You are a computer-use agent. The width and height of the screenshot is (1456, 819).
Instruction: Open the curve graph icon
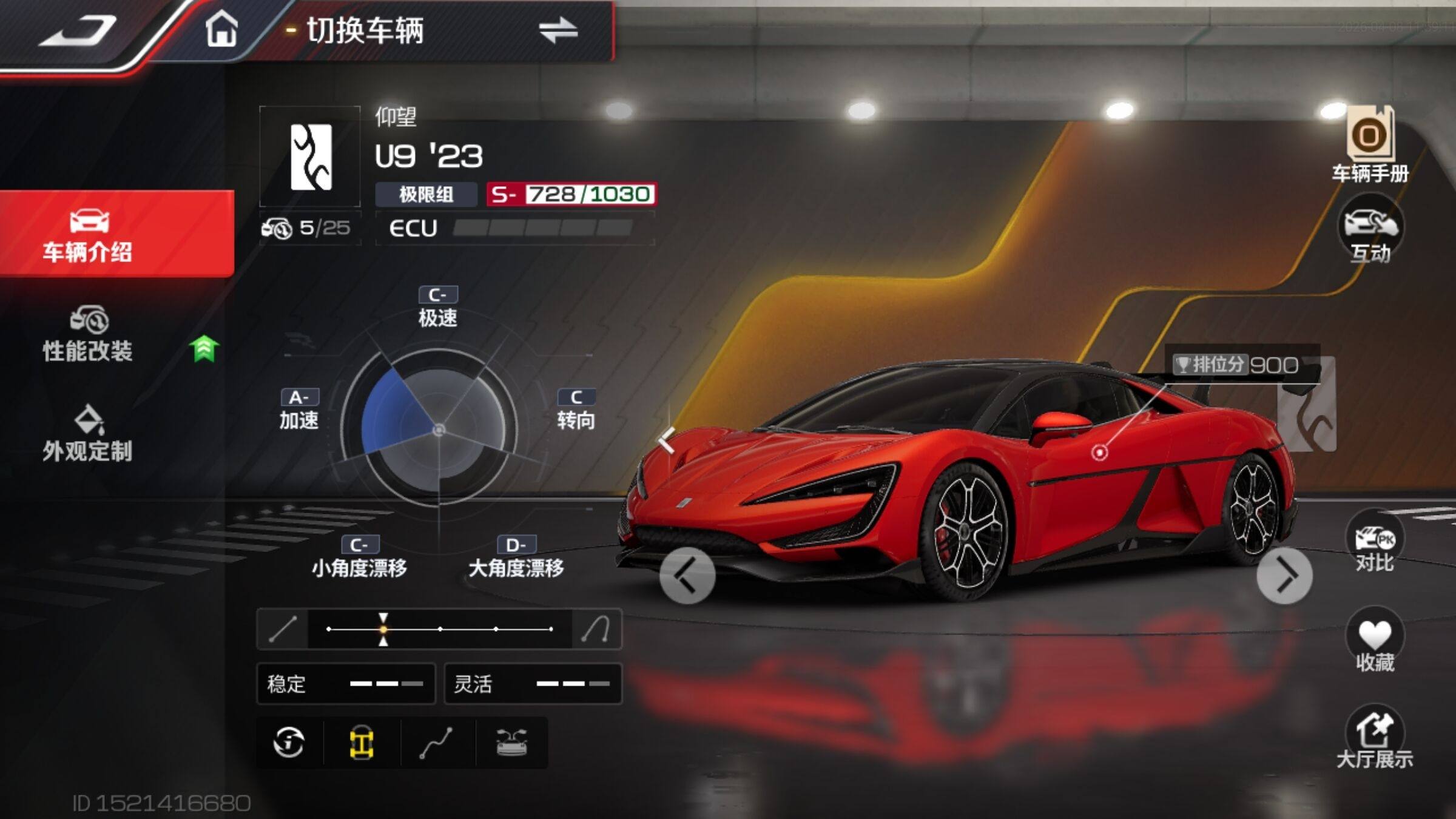click(x=436, y=743)
